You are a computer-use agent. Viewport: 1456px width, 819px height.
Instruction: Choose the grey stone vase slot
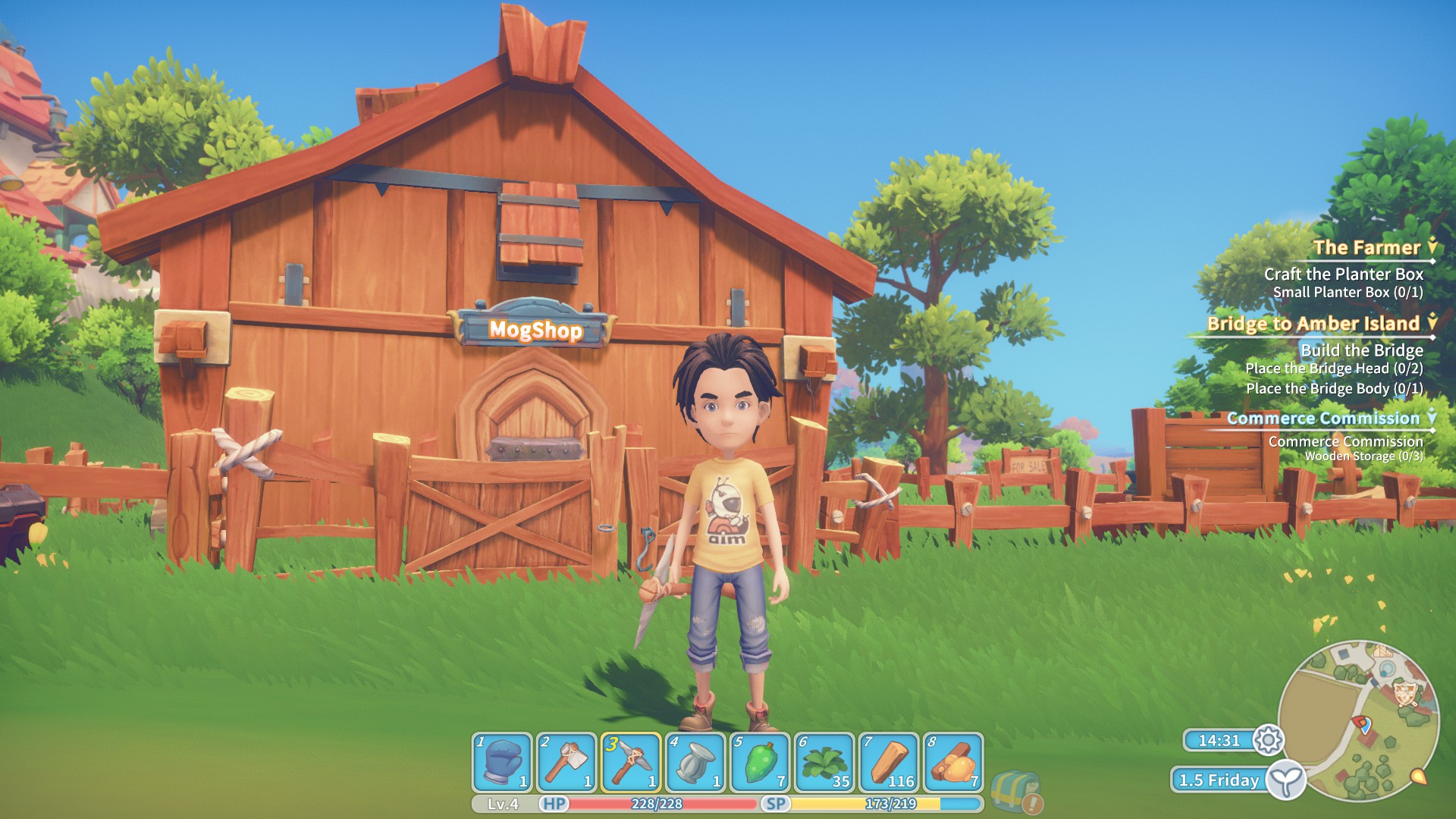coord(695,762)
